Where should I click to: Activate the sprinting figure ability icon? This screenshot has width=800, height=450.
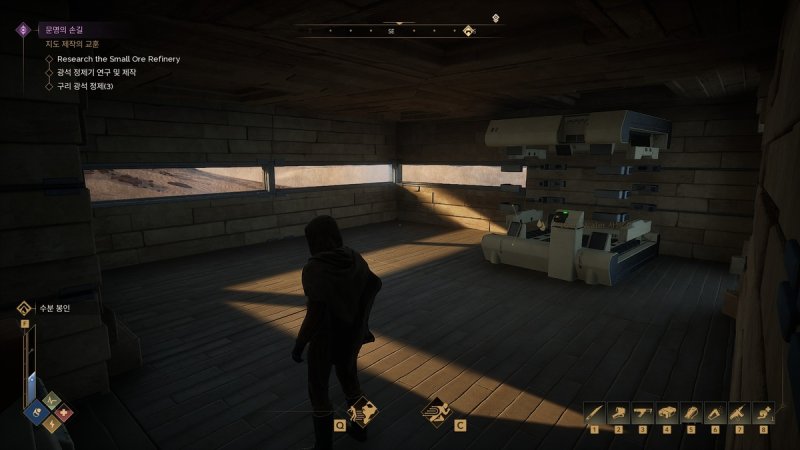click(436, 410)
